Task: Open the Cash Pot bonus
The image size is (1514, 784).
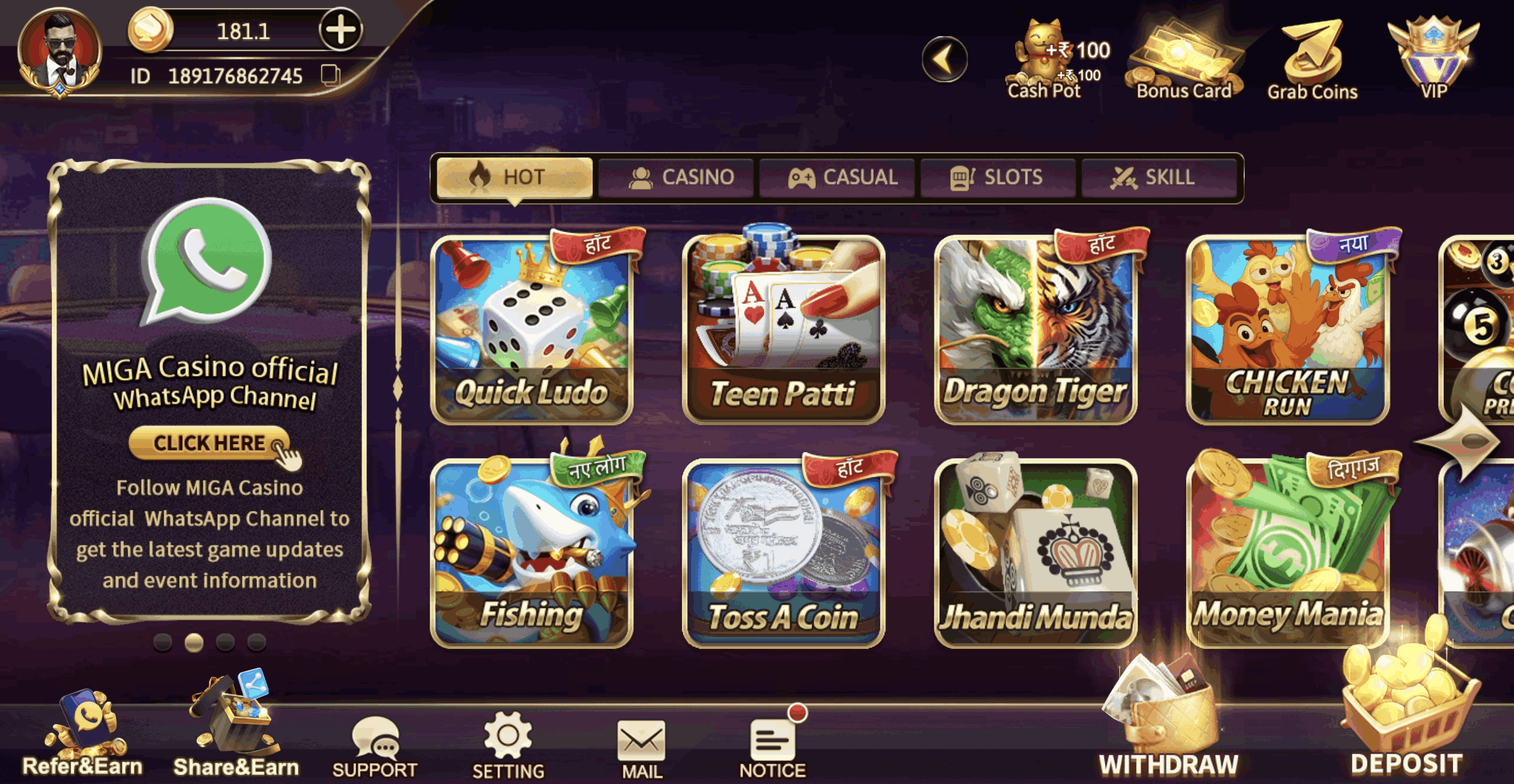Action: [x=1045, y=59]
